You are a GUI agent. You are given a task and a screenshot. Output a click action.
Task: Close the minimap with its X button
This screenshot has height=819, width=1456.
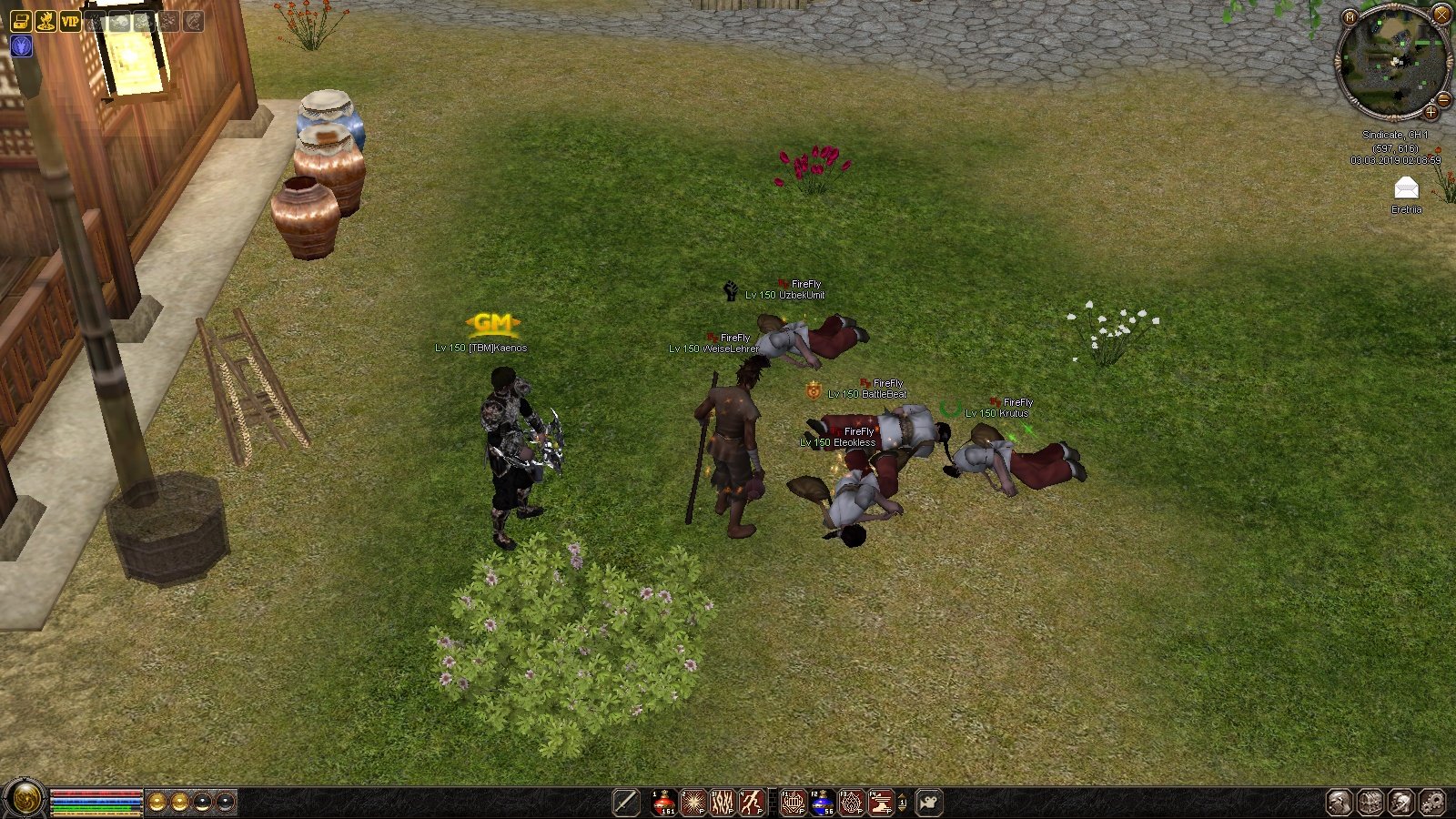pyautogui.click(x=1441, y=15)
